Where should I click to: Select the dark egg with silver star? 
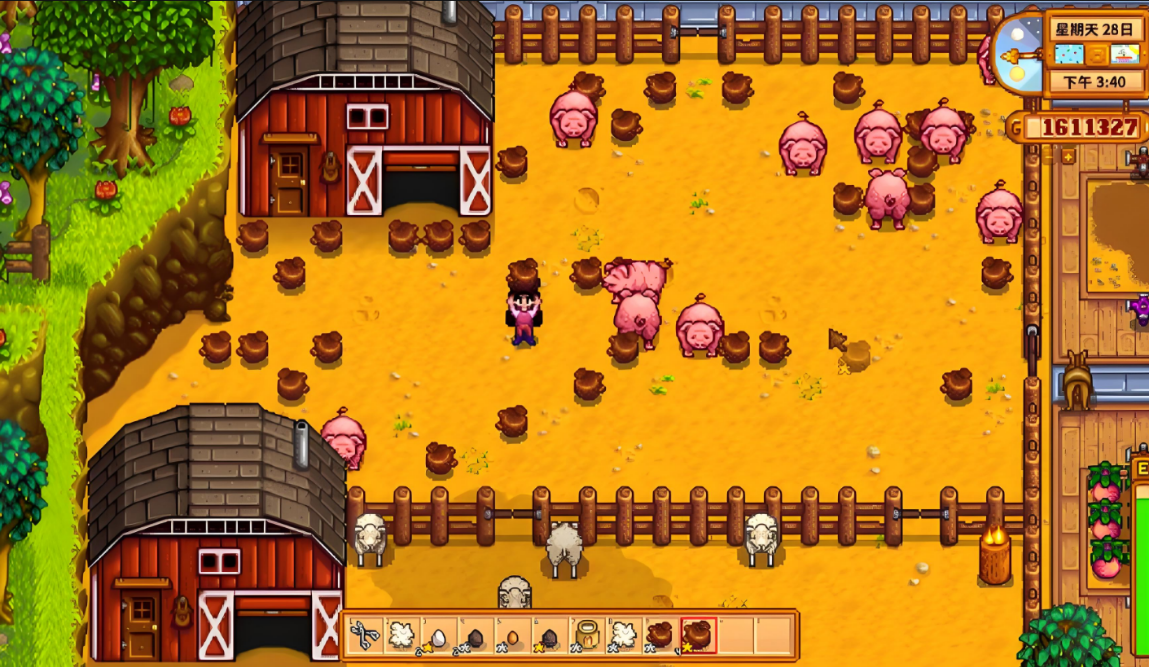(475, 635)
